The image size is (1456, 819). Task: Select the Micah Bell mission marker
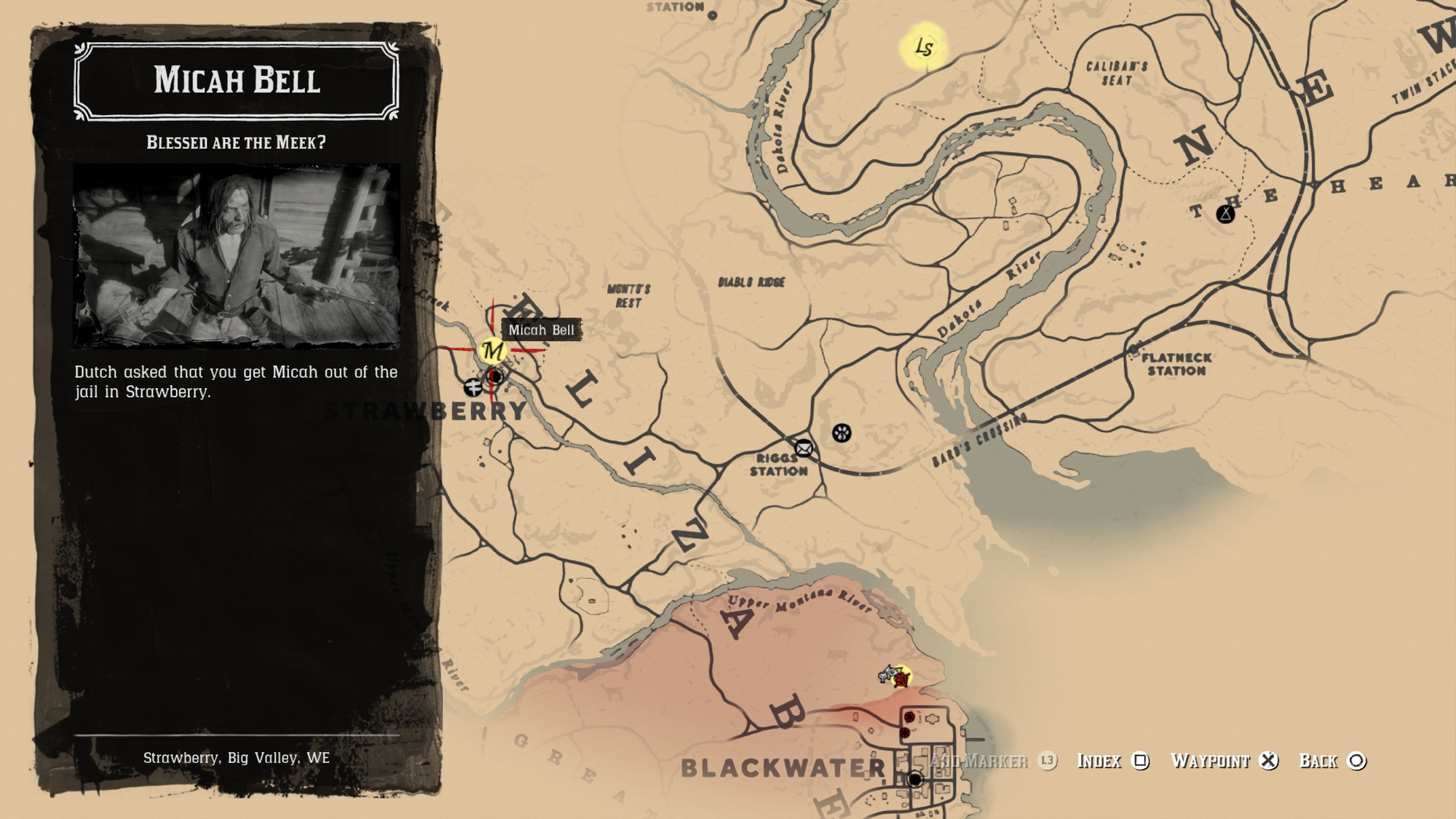[x=492, y=351]
